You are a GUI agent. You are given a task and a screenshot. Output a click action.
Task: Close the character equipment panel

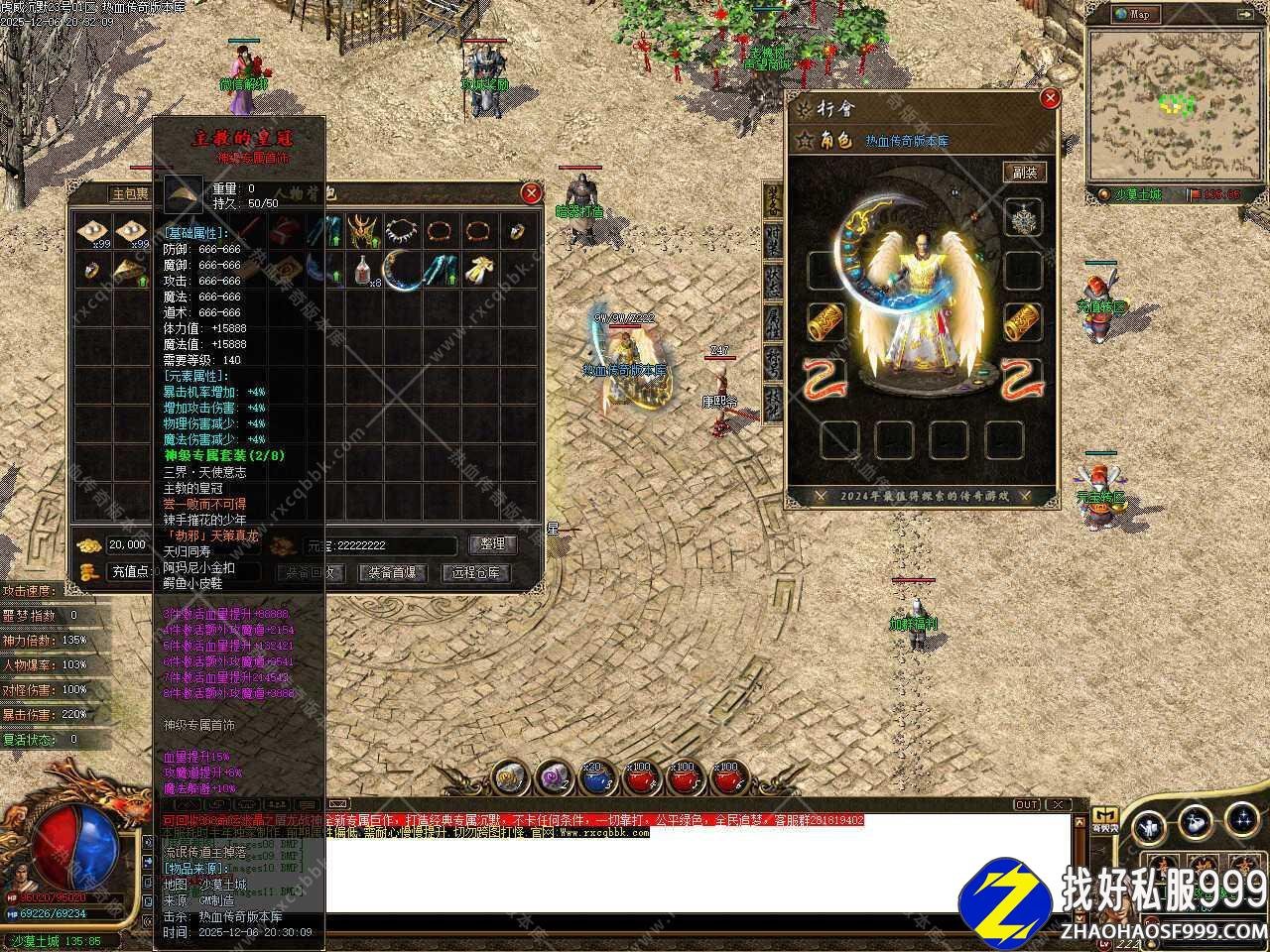(1050, 98)
